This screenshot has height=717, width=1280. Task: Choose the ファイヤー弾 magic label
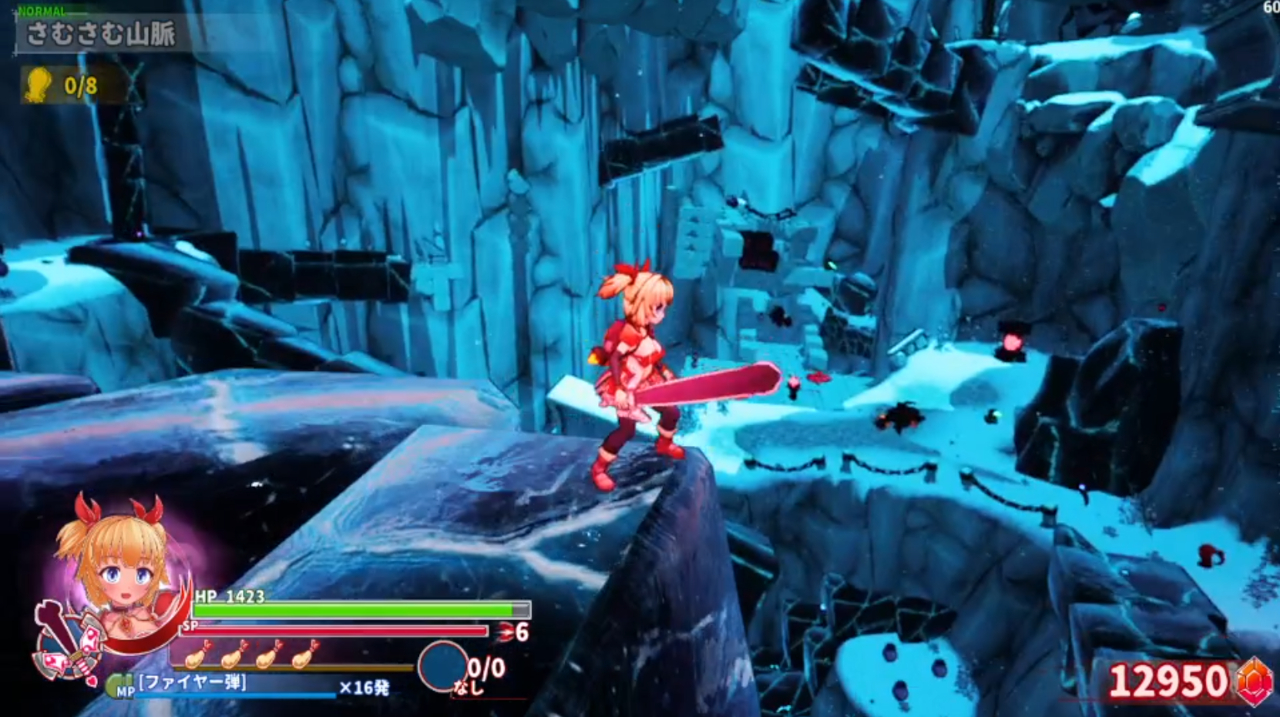pos(192,684)
